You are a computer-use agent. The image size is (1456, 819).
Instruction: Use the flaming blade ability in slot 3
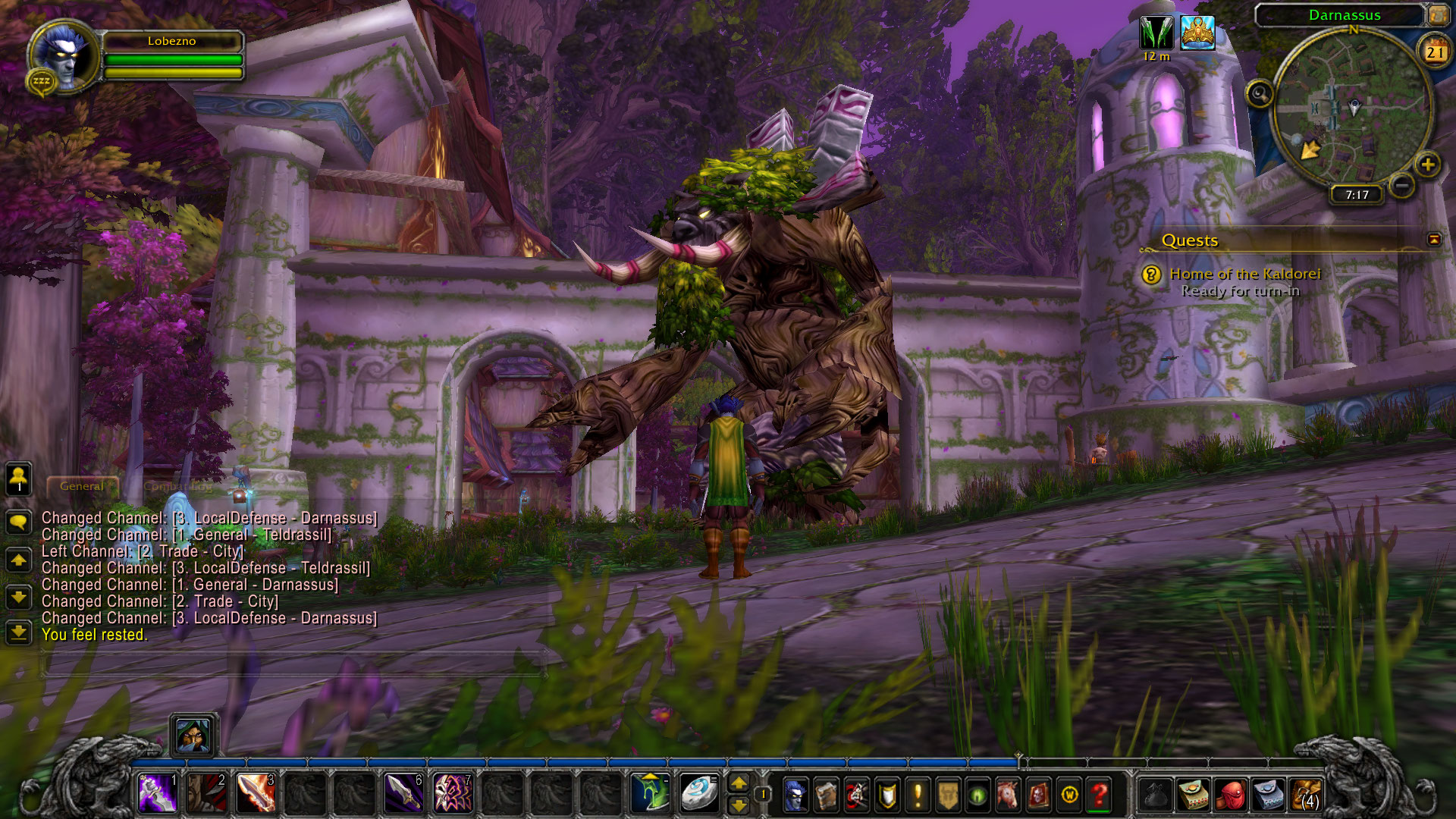tap(256, 793)
